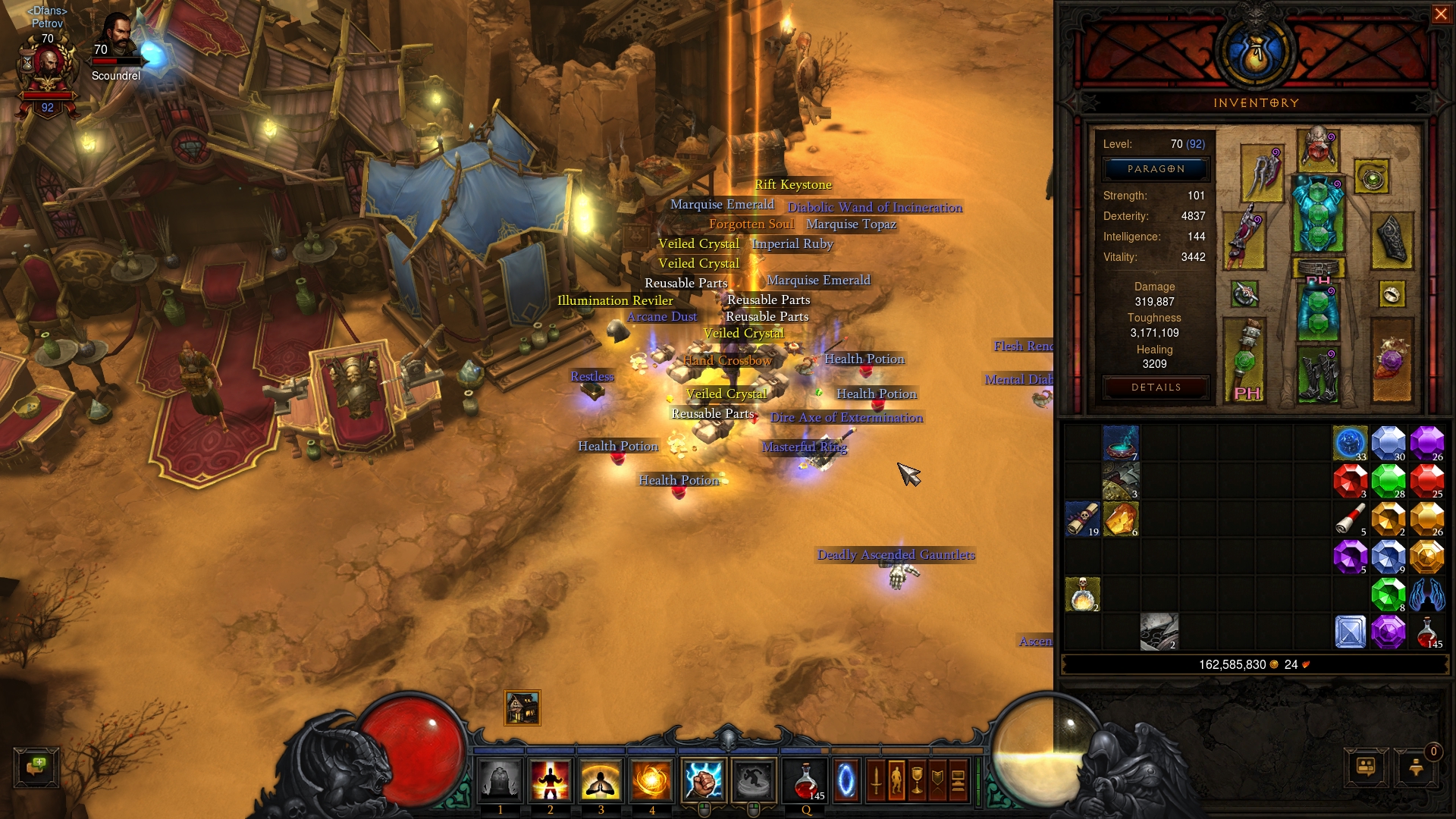This screenshot has width=1456, height=819.
Task: Select the square blue diamond gem
Action: click(x=1351, y=632)
